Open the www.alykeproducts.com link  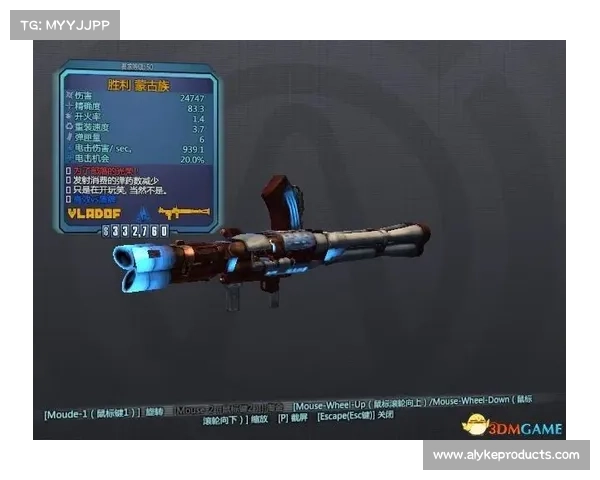tap(505, 455)
